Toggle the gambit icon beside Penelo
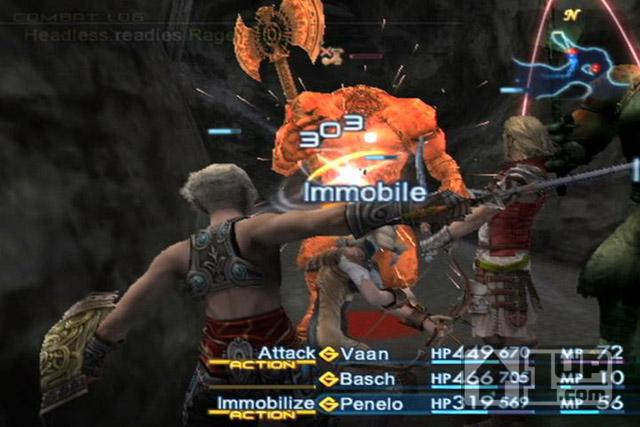Viewport: 640px width, 427px height. coord(329,404)
